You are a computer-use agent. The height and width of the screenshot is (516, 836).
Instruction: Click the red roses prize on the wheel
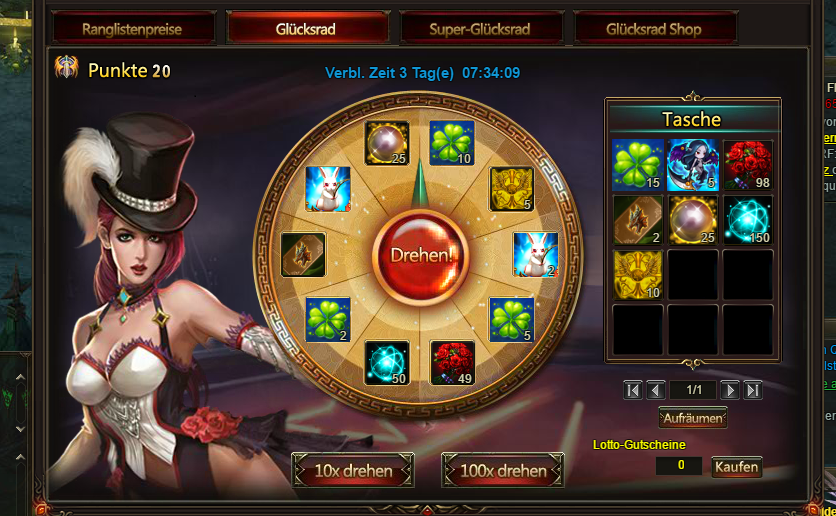pos(452,362)
